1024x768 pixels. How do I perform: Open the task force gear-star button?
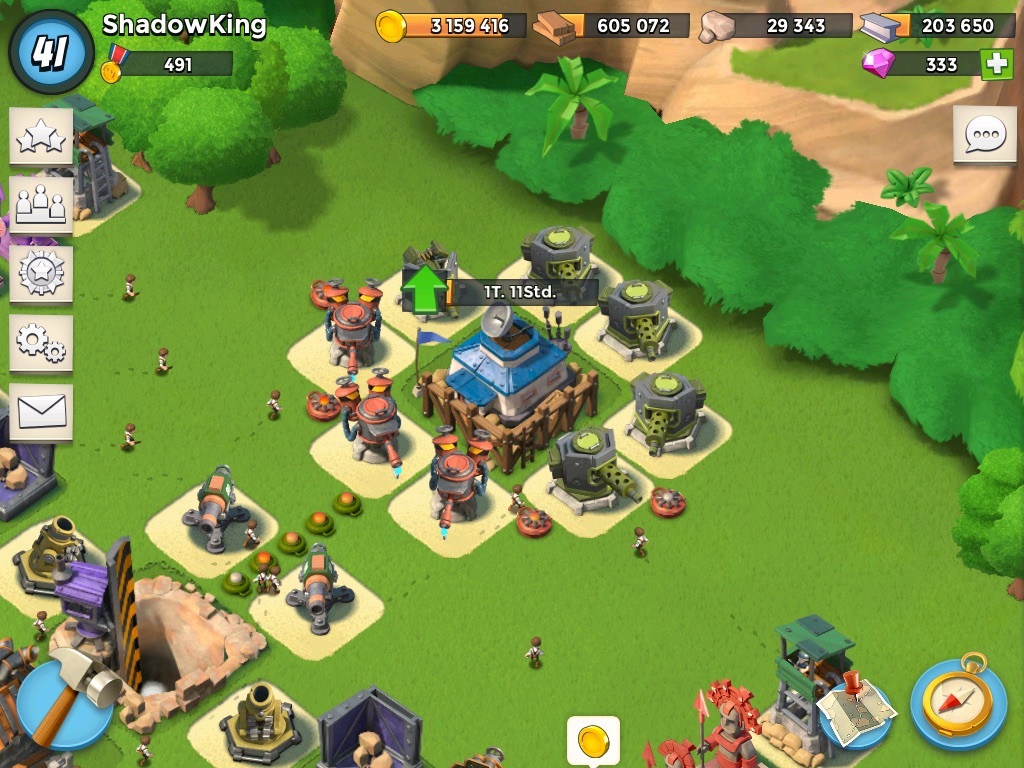(41, 273)
